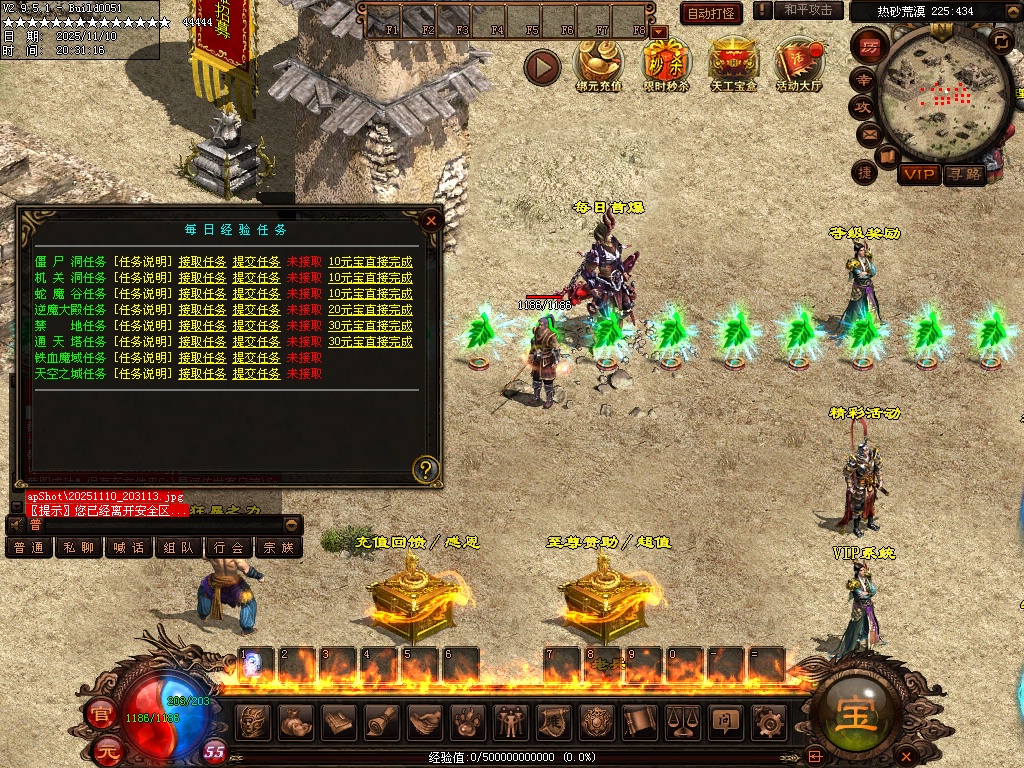
Task: Submit the 蛇魔谷 quest via 提交任务
Action: tap(256, 294)
